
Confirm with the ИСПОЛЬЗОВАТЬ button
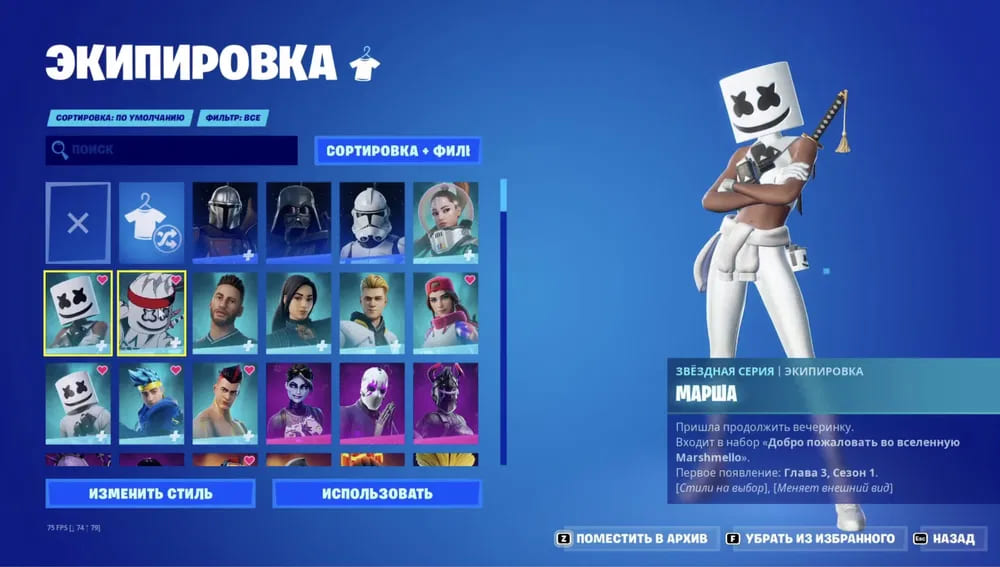coord(377,493)
